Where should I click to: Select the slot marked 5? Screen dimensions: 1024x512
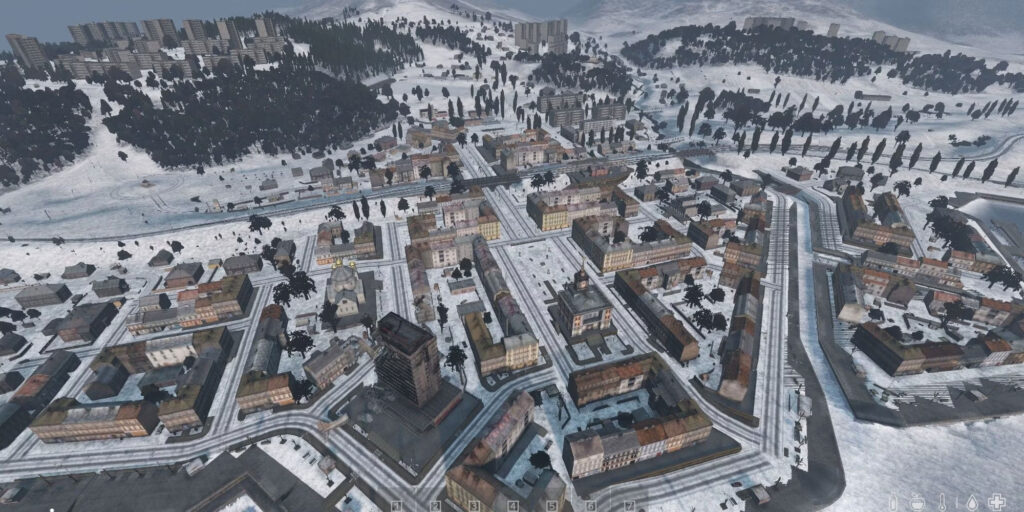coord(553,506)
